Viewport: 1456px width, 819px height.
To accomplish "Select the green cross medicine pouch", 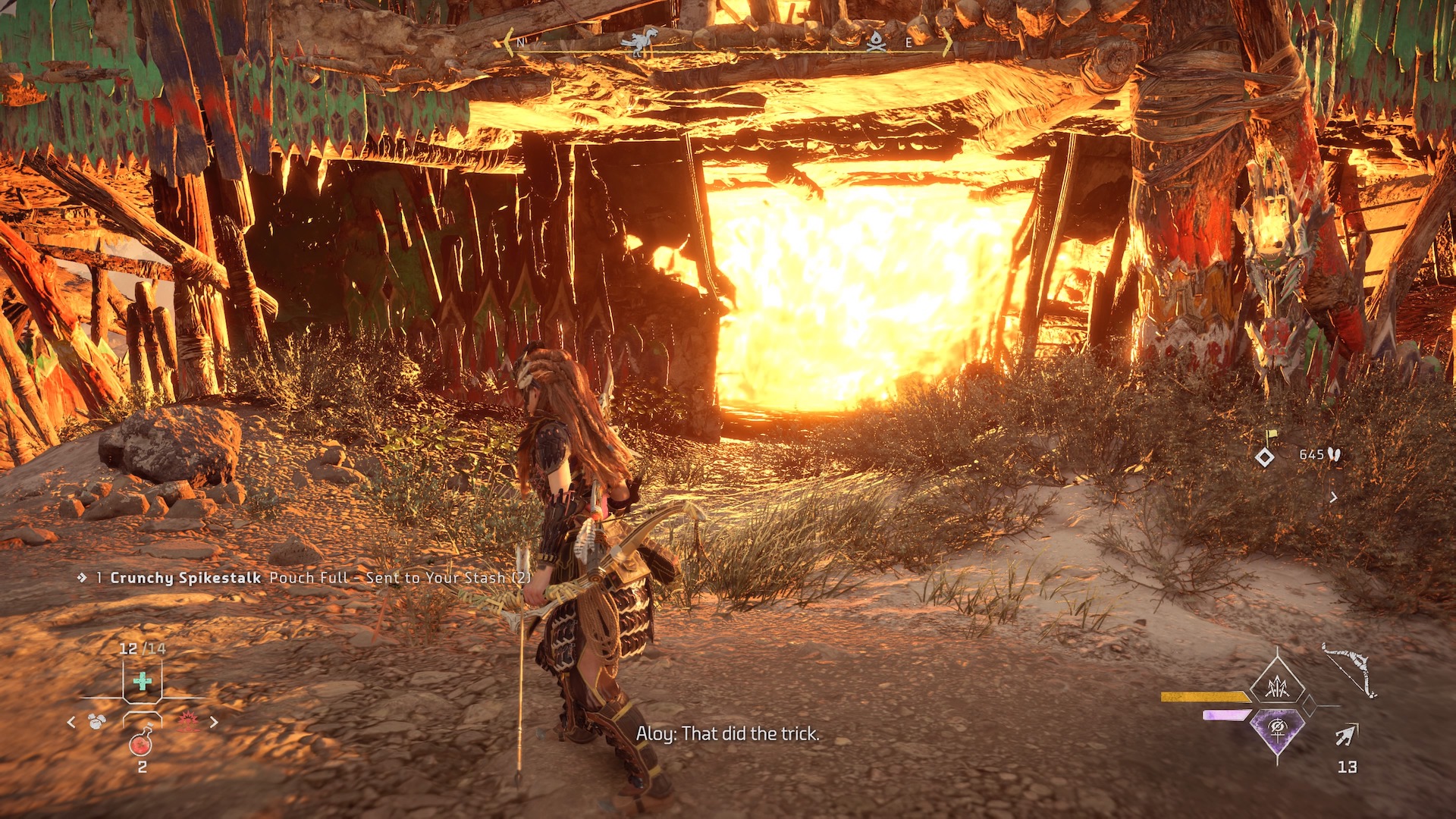I will click(142, 681).
